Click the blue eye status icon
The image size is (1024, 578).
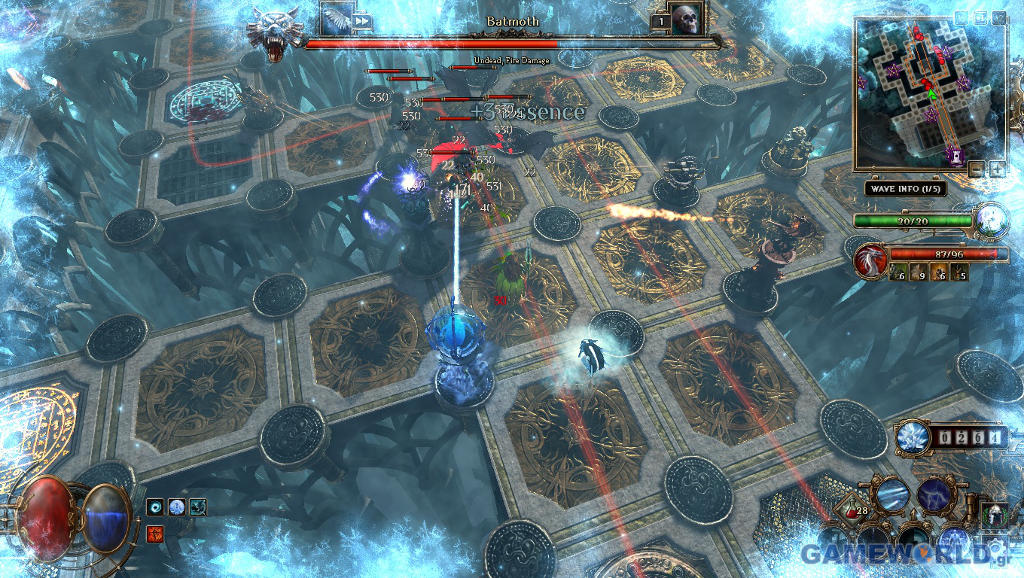pos(154,508)
